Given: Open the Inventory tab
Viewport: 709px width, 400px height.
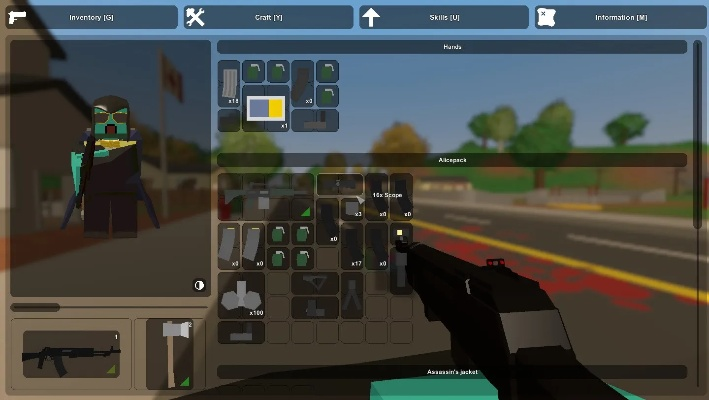Looking at the screenshot, I should point(90,17).
